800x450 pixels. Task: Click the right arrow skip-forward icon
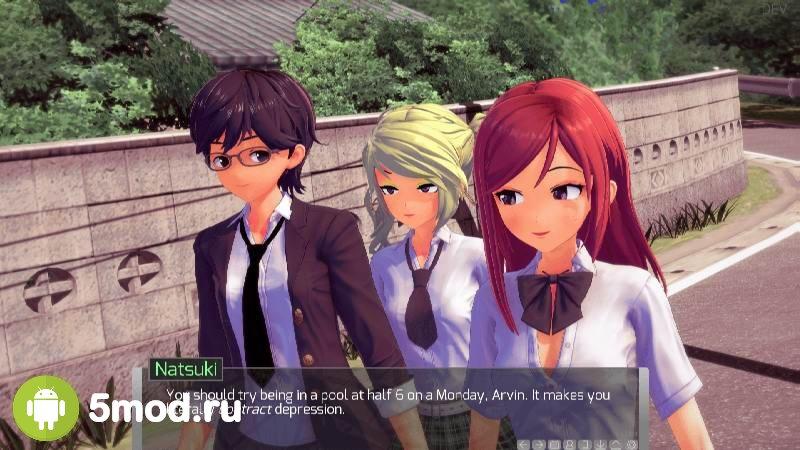(539, 444)
